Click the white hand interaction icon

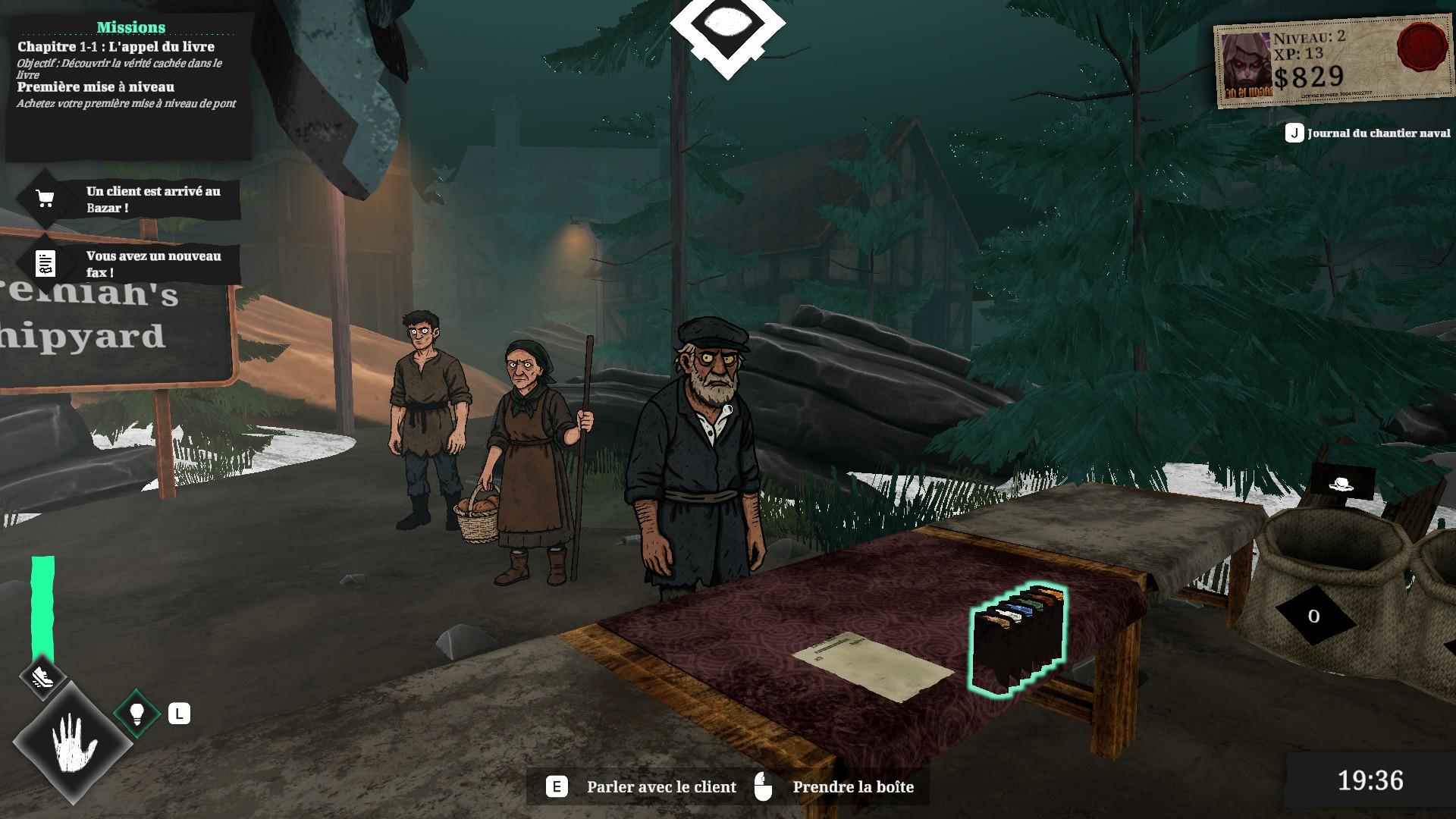[74, 743]
